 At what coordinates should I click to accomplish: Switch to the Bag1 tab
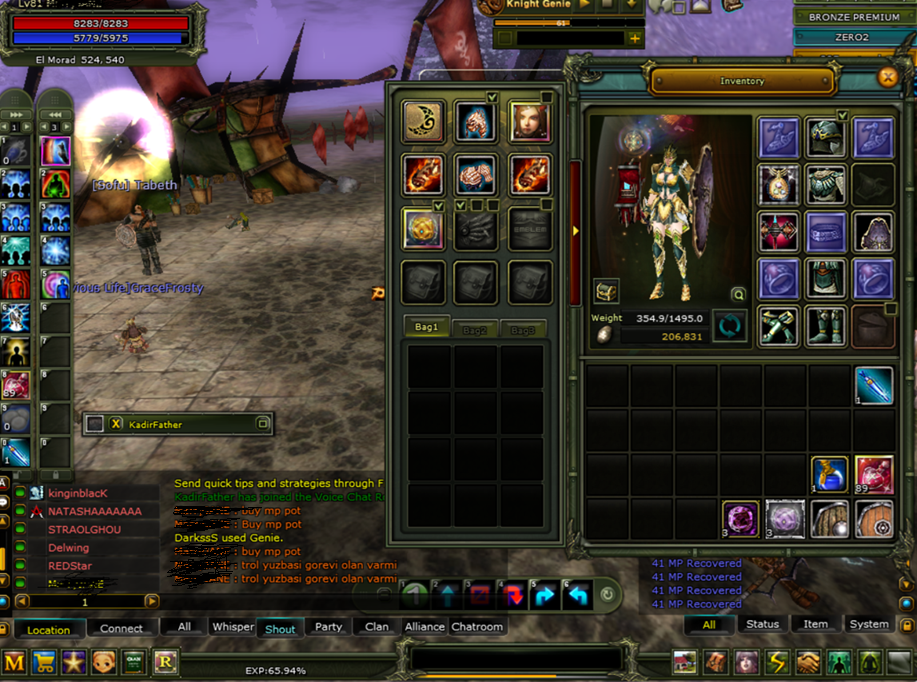tap(427, 328)
